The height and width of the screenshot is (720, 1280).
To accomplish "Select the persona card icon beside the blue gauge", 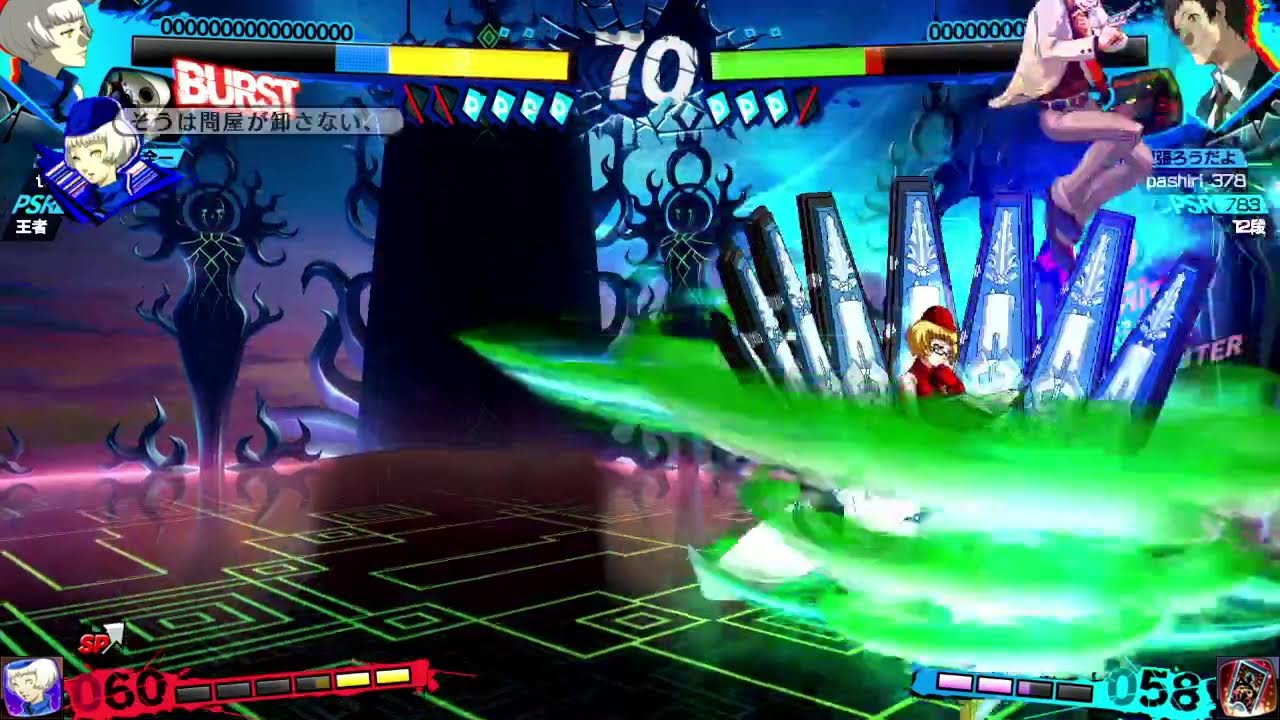I will pos(1247,687).
